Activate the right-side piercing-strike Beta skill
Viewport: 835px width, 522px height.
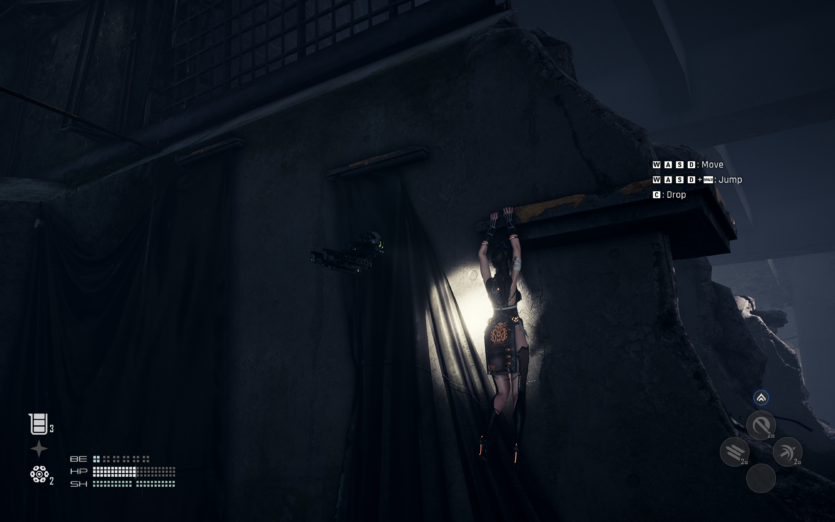point(787,452)
